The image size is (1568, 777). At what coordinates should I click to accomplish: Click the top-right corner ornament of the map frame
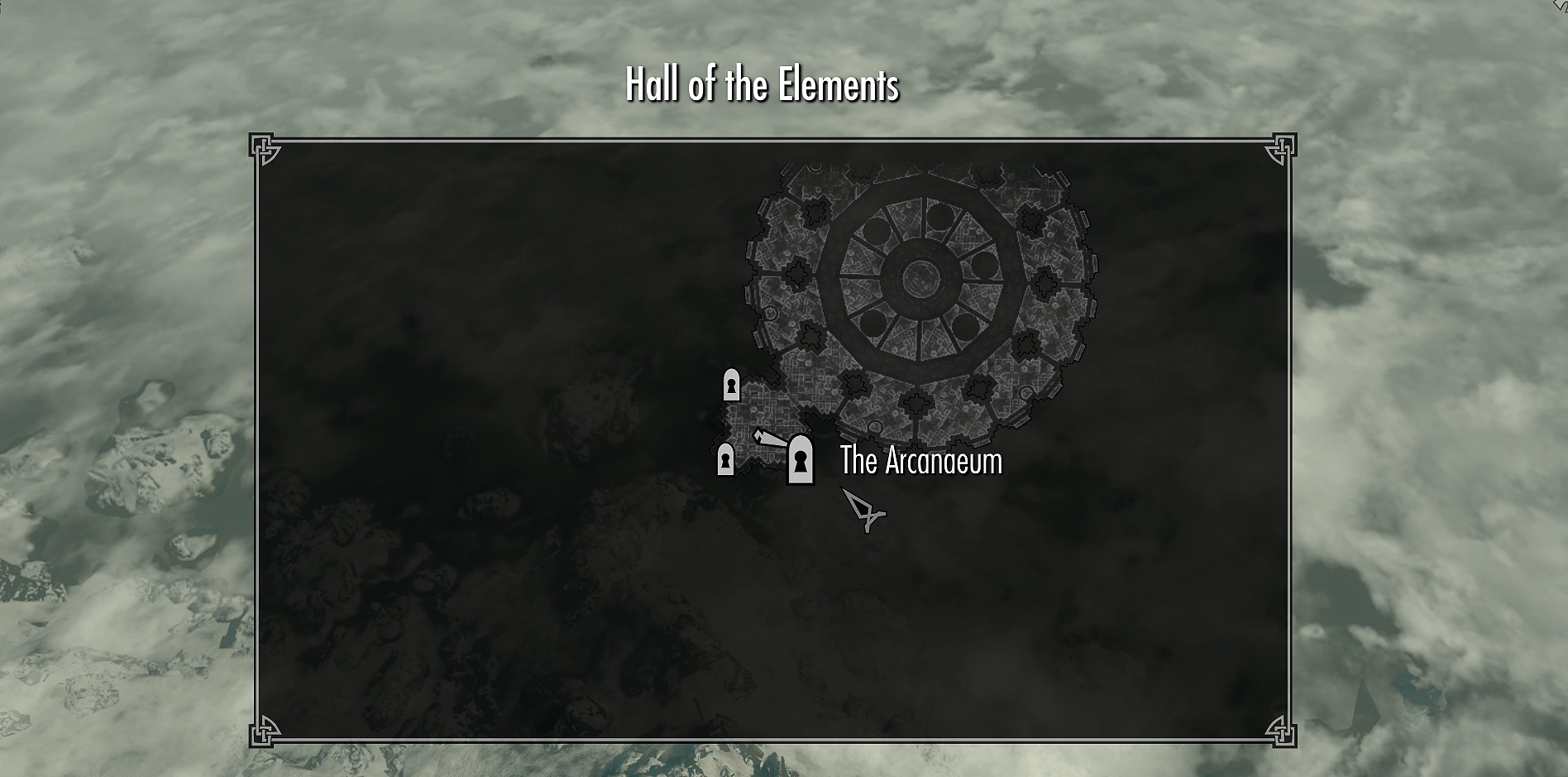1283,149
